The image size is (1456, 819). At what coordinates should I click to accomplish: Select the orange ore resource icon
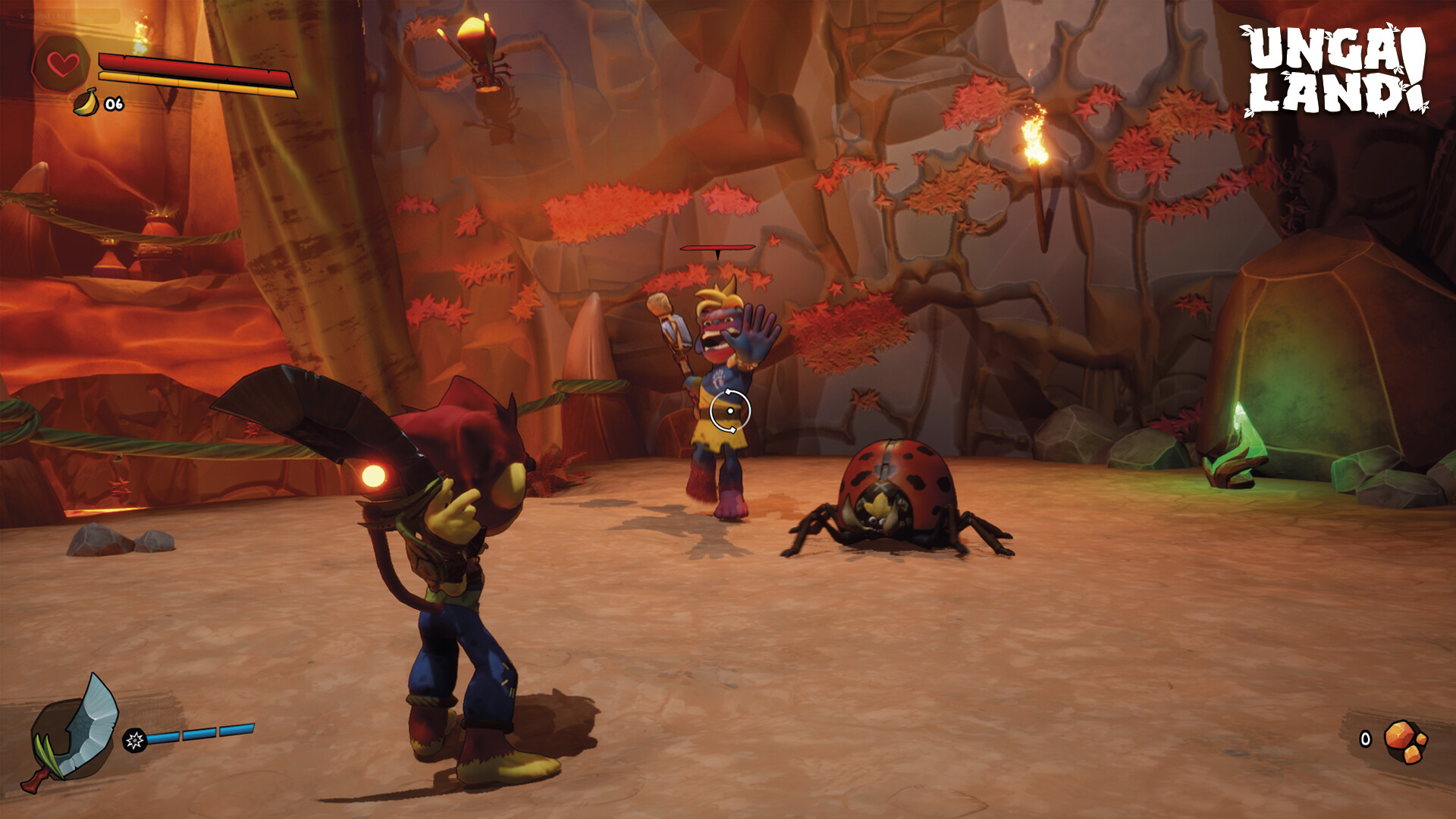(x=1404, y=741)
